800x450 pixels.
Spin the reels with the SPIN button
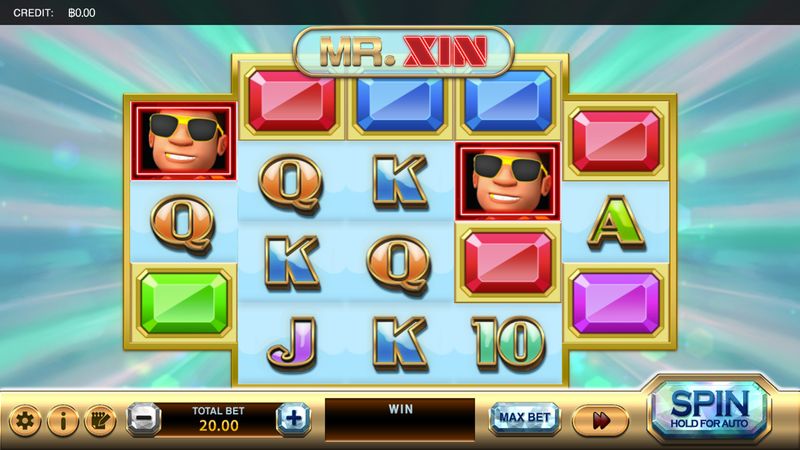tap(709, 410)
